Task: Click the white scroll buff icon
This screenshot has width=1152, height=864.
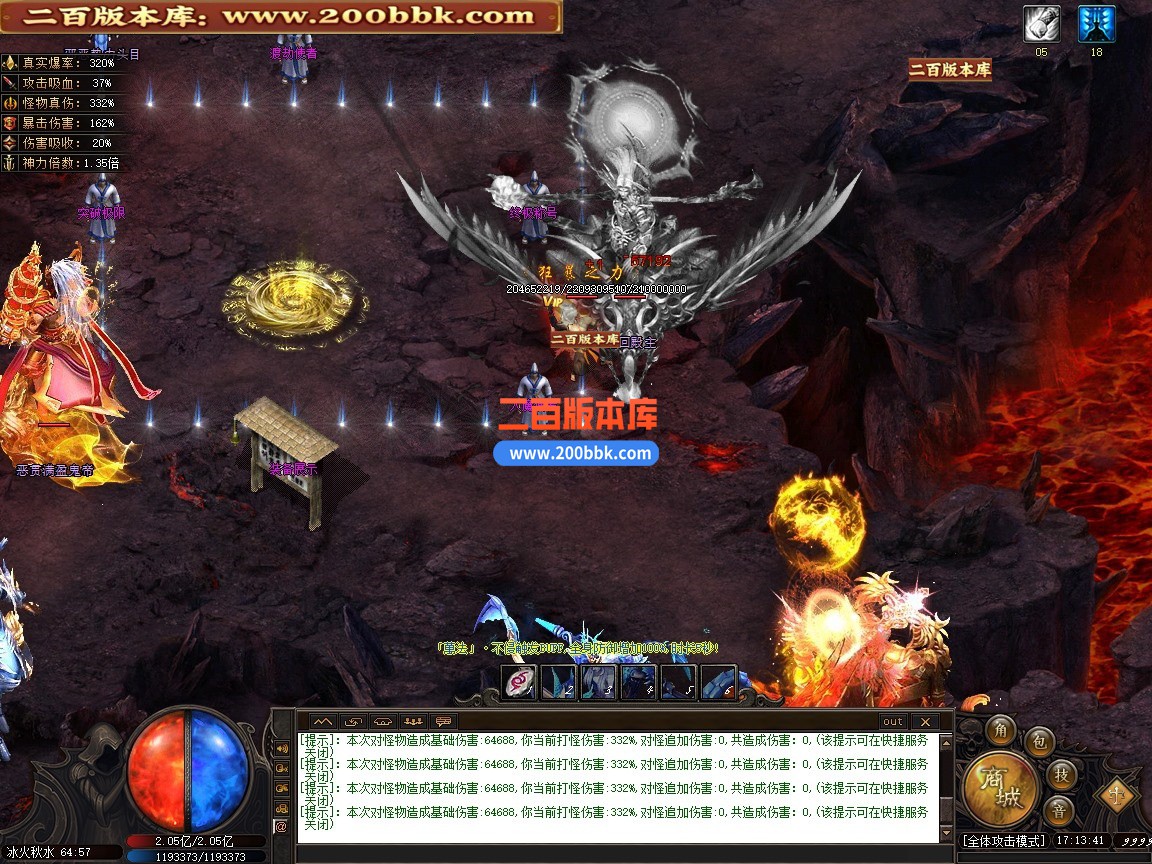Action: [1041, 25]
